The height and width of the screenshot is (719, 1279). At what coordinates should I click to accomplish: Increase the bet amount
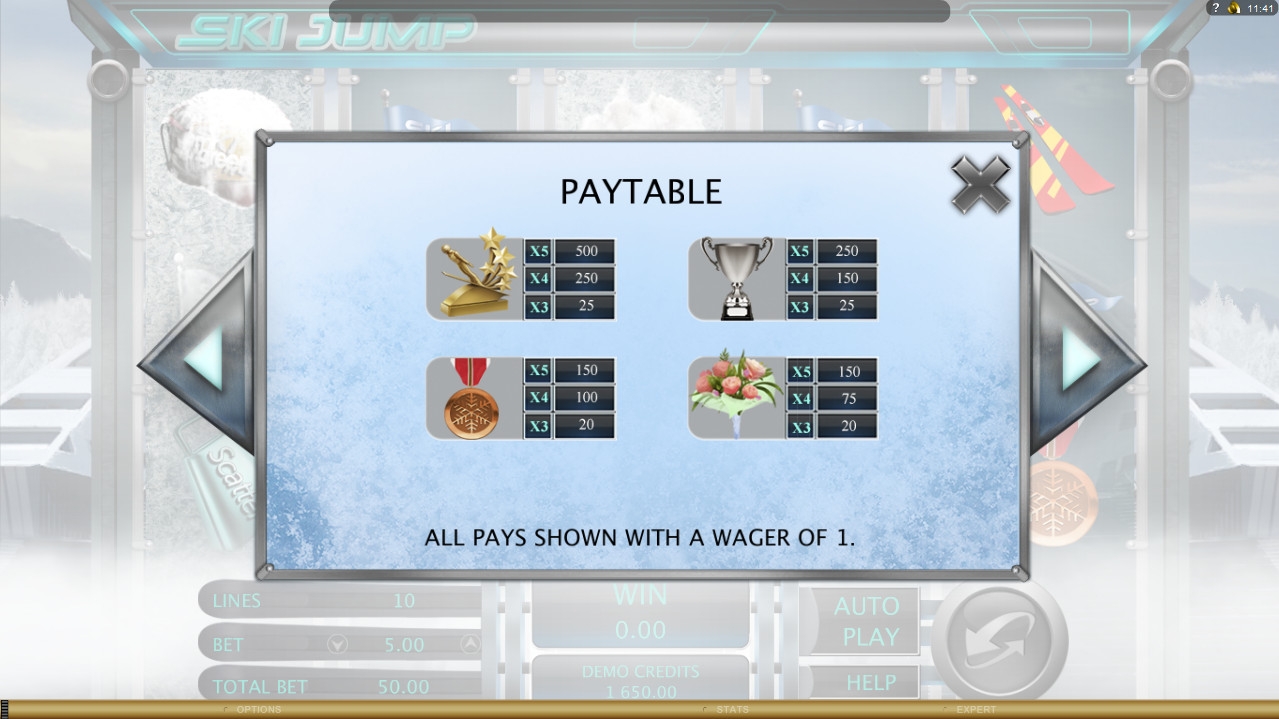point(470,645)
